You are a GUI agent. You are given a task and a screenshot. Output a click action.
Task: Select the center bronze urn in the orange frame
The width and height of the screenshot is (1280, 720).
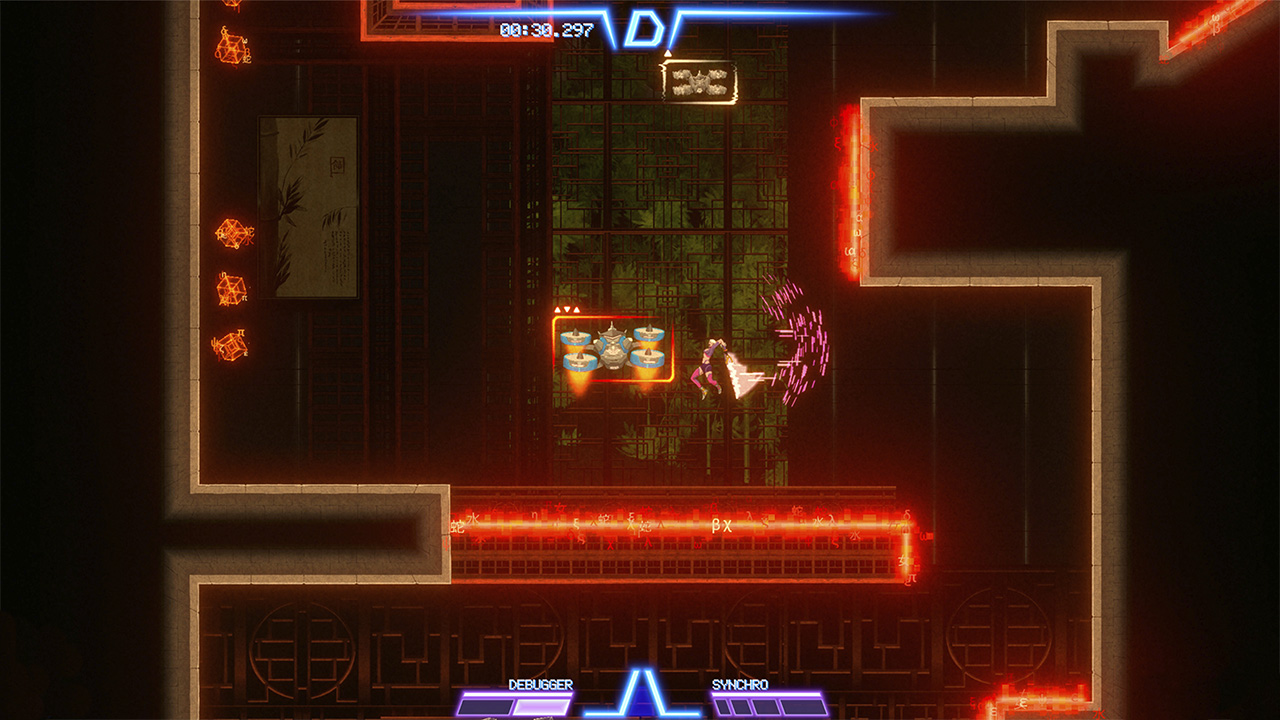coord(613,345)
